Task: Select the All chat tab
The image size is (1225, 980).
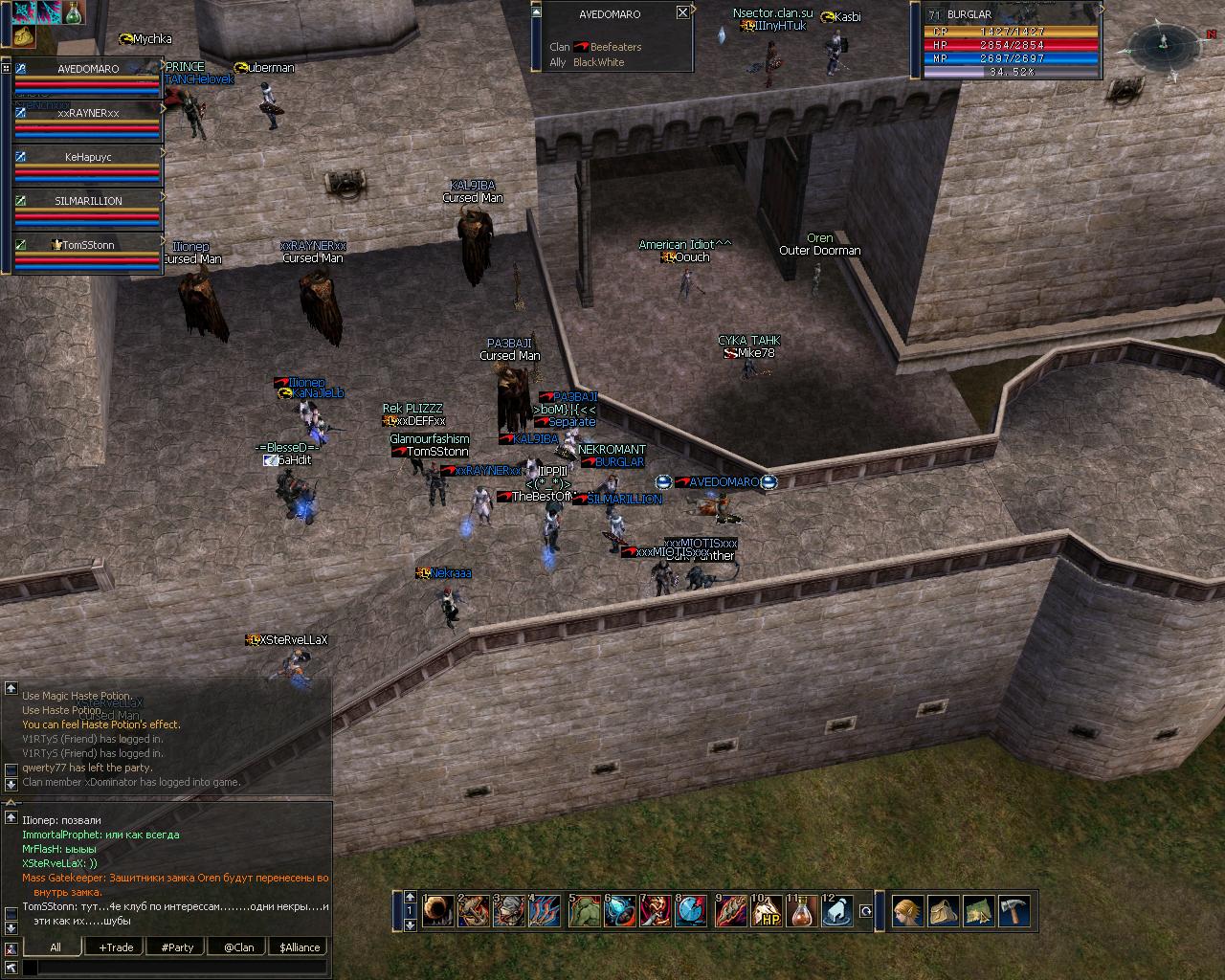Action: (x=55, y=947)
